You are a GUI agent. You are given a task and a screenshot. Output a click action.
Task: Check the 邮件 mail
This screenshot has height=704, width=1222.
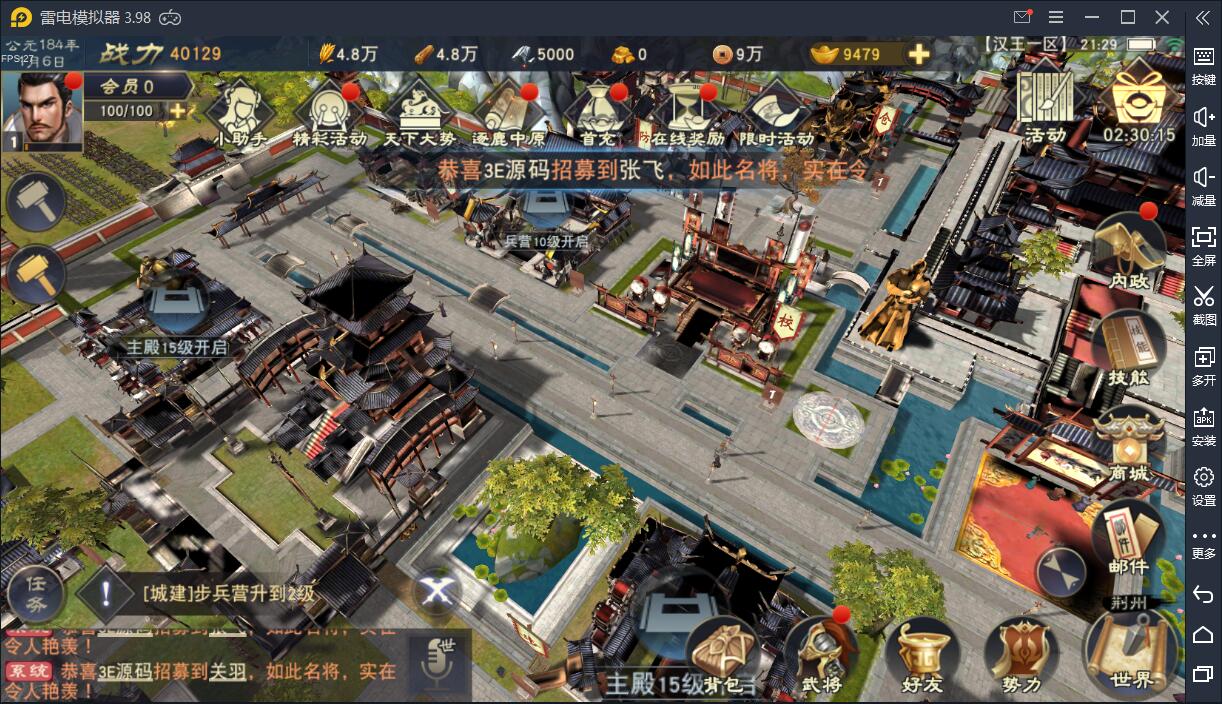pyautogui.click(x=1129, y=538)
